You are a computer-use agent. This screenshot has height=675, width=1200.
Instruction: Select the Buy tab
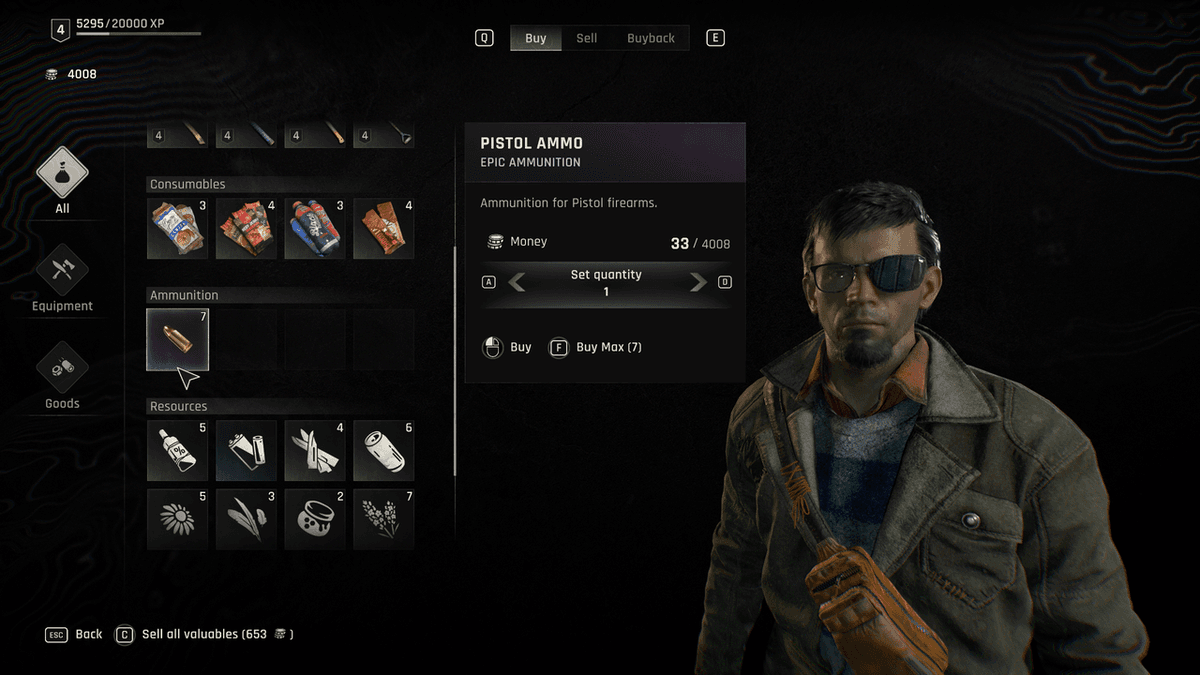coord(536,38)
